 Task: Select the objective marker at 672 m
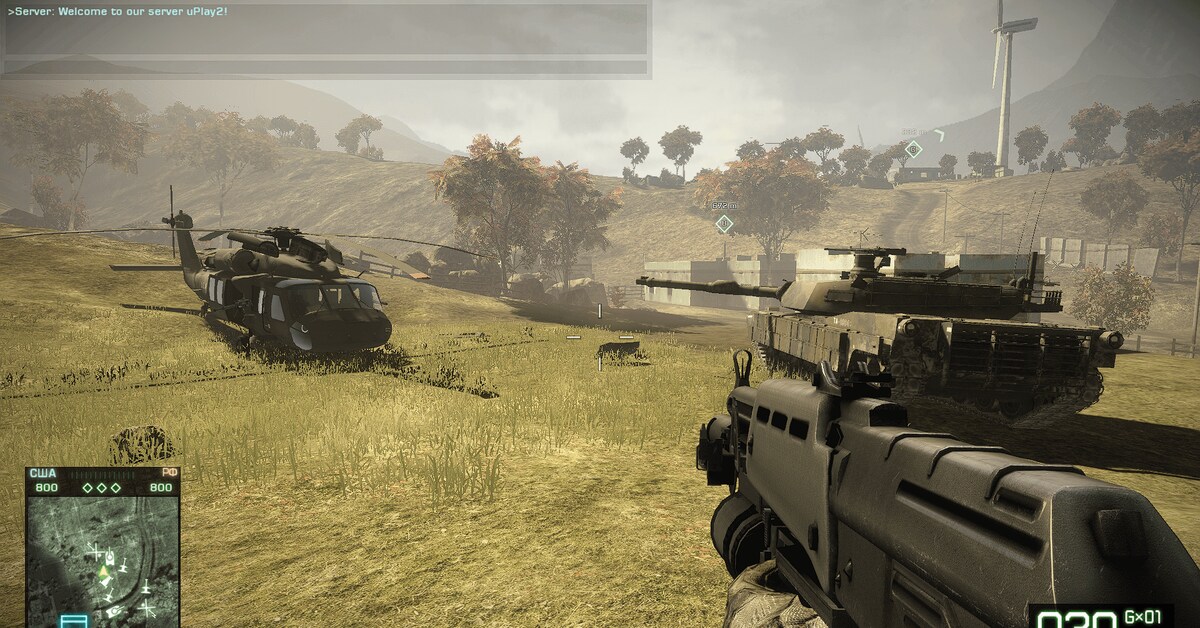pos(724,223)
